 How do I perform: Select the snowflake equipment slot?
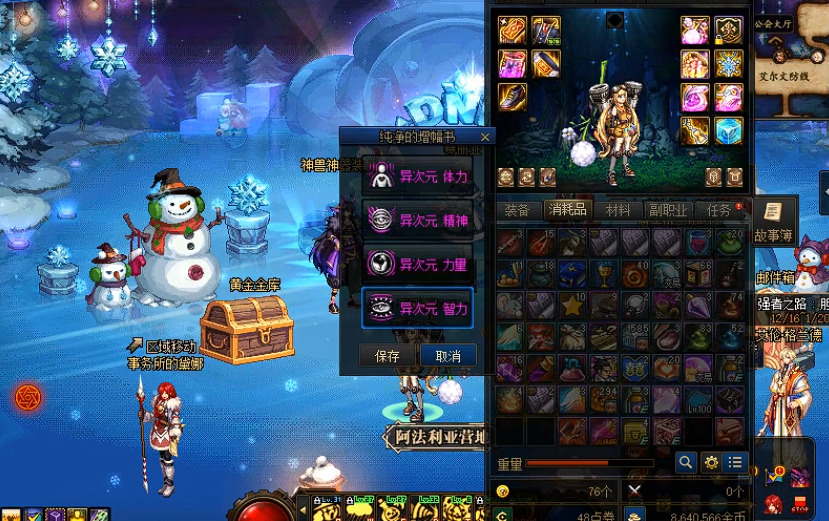point(728,64)
